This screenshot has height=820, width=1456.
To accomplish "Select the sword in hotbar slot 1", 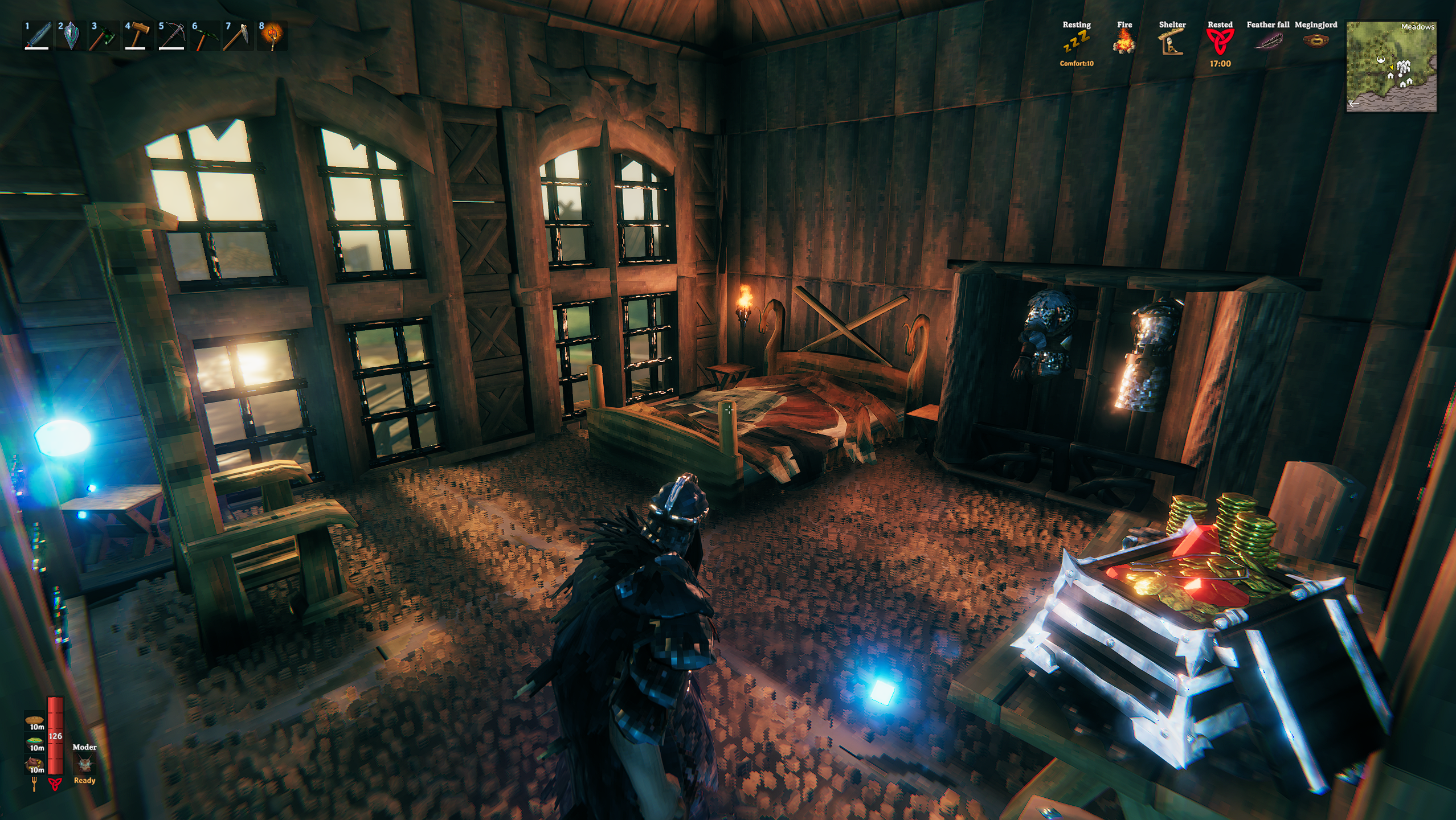I will [x=37, y=36].
